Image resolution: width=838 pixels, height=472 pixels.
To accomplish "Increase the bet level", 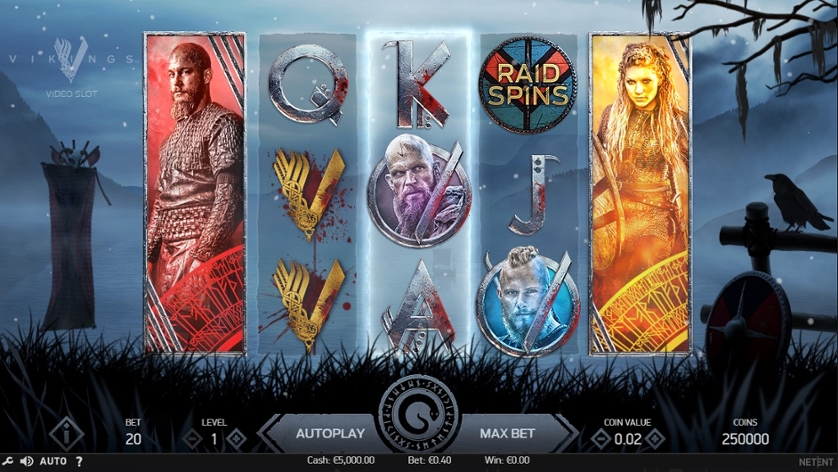I will [236, 438].
